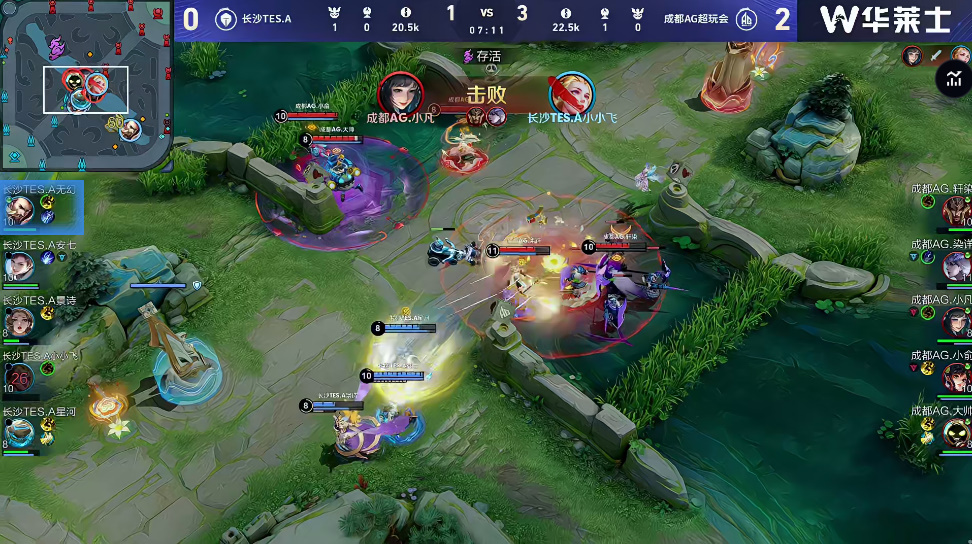The width and height of the screenshot is (972, 544).
Task: Choose the 长沙TES.A晨诗 hero portrait
Action: point(19,322)
